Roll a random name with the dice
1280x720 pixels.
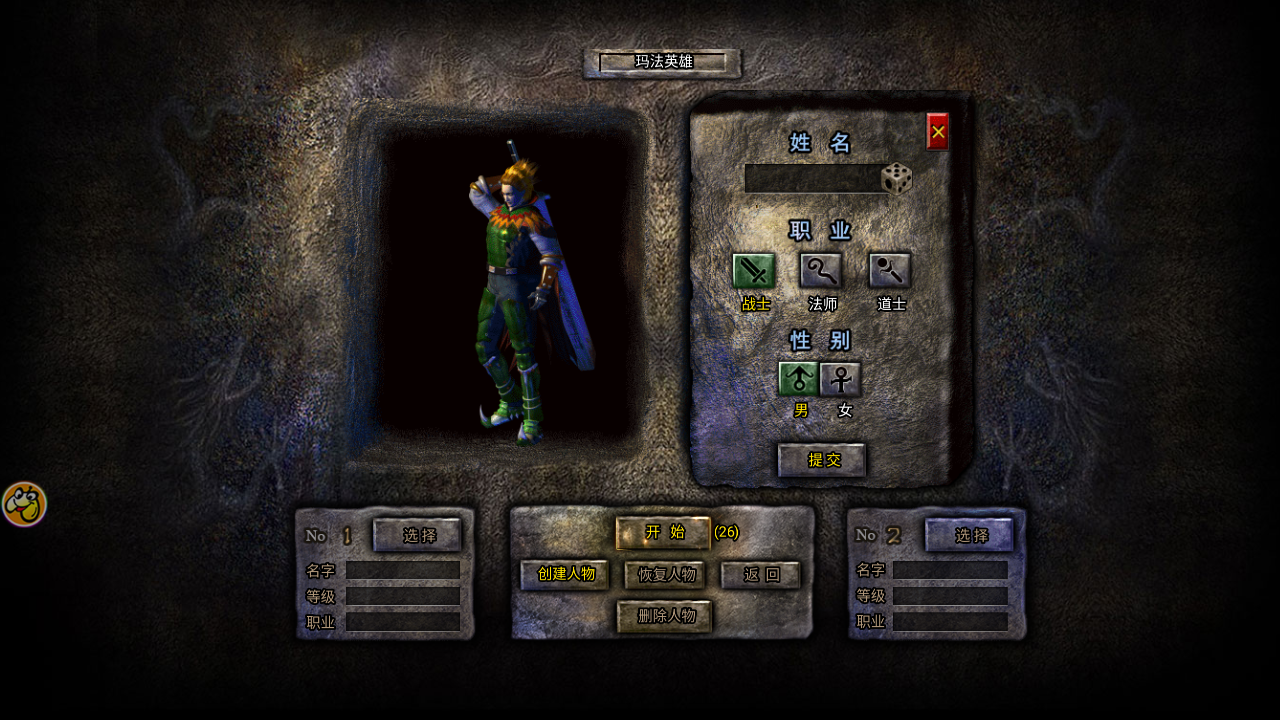[897, 179]
